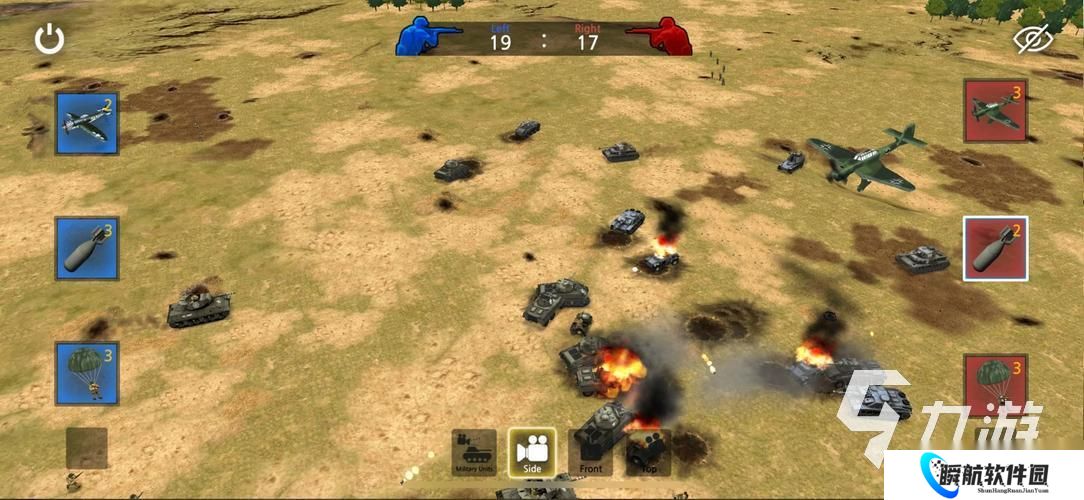Open the Military Units camera view
This screenshot has height=500, width=1084.
pyautogui.click(x=474, y=453)
